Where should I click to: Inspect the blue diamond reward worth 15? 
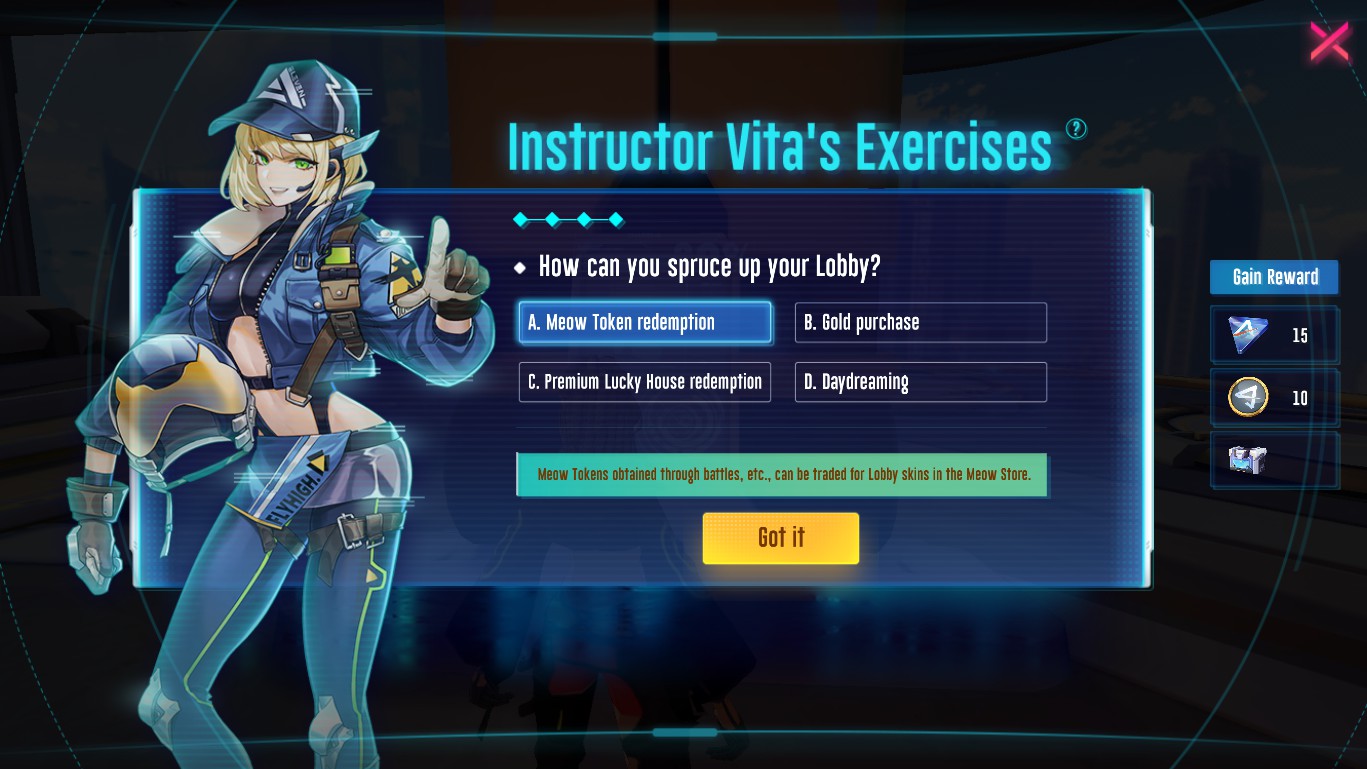coord(1250,335)
